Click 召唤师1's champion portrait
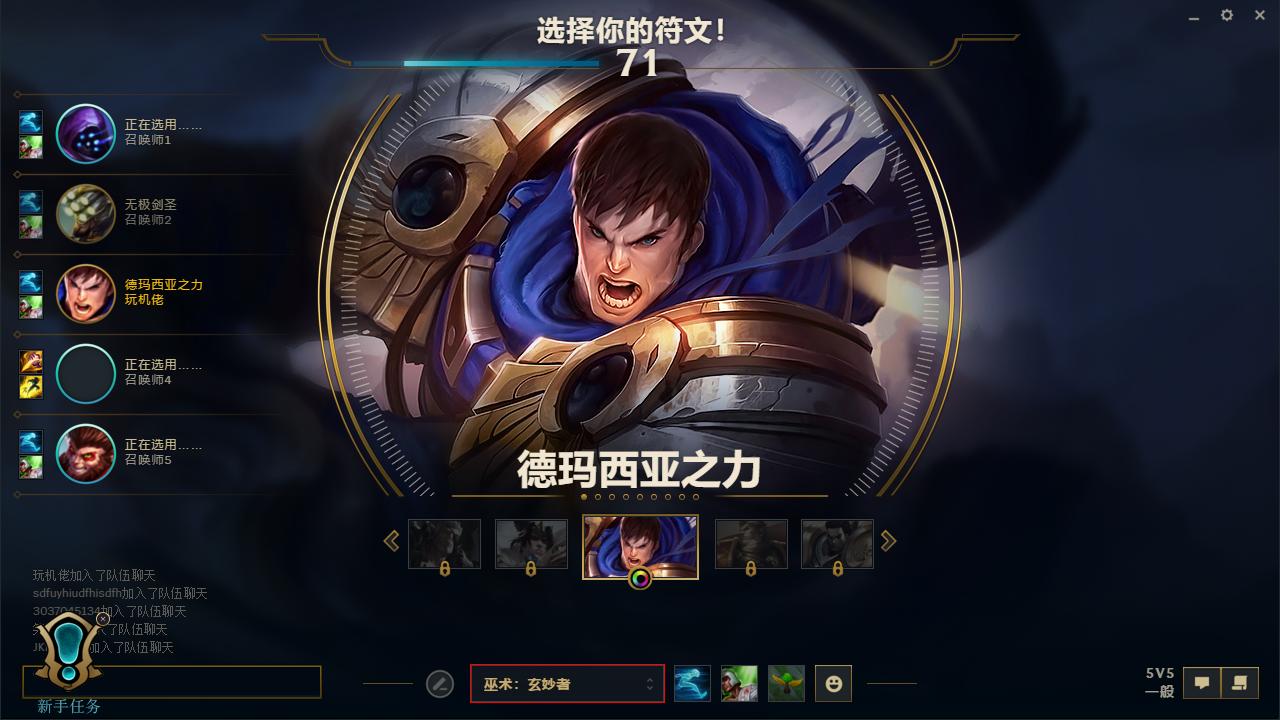Screen dimensions: 1280x720 point(86,134)
